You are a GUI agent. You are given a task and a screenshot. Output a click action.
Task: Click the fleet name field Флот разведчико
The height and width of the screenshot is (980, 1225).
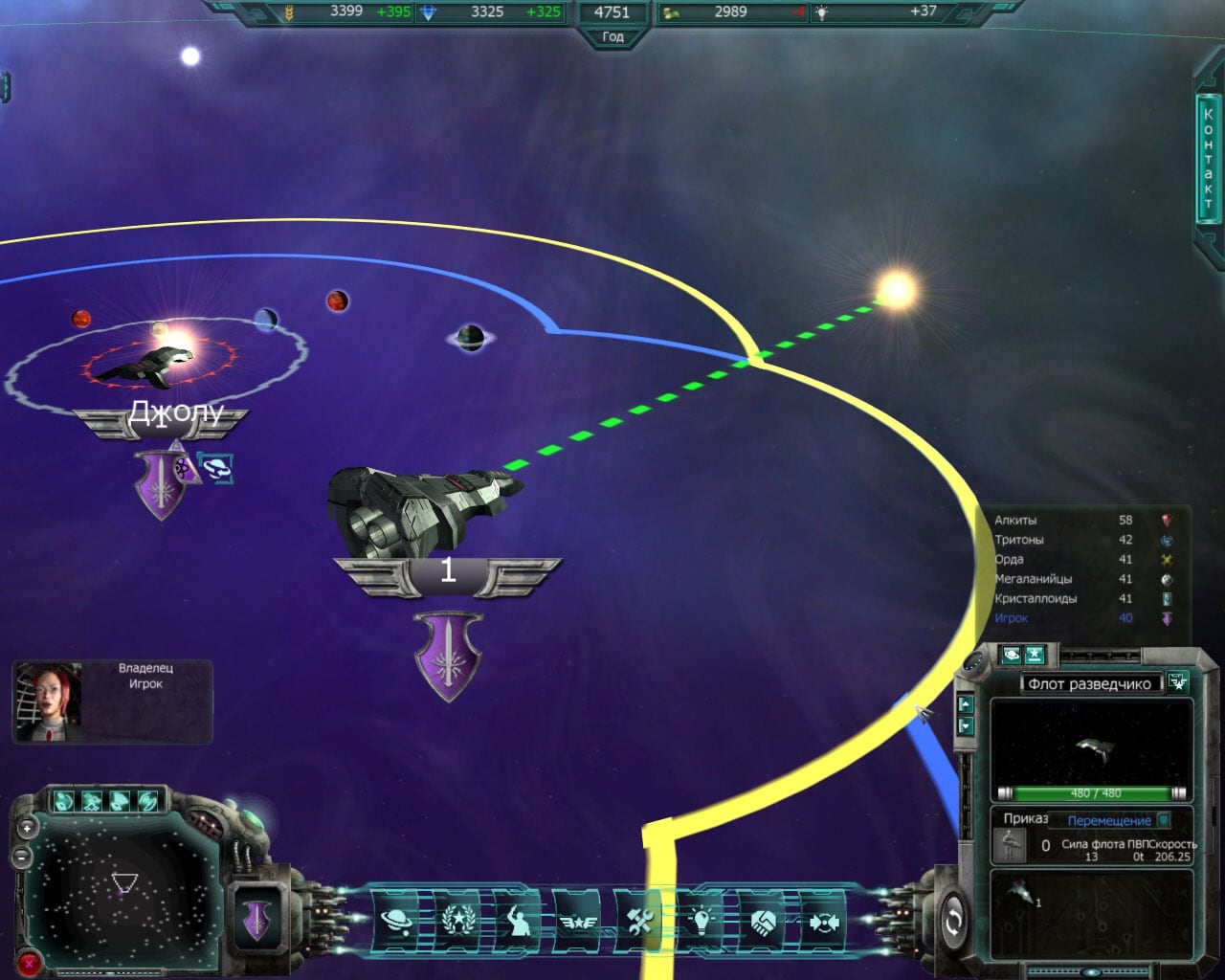[1089, 683]
